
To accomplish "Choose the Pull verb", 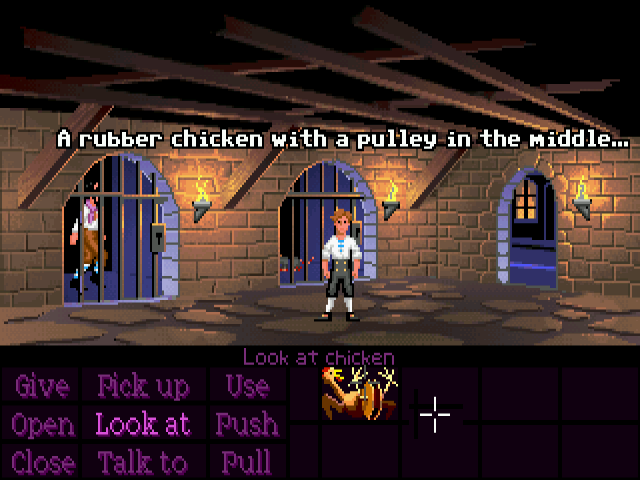I will pos(245,462).
